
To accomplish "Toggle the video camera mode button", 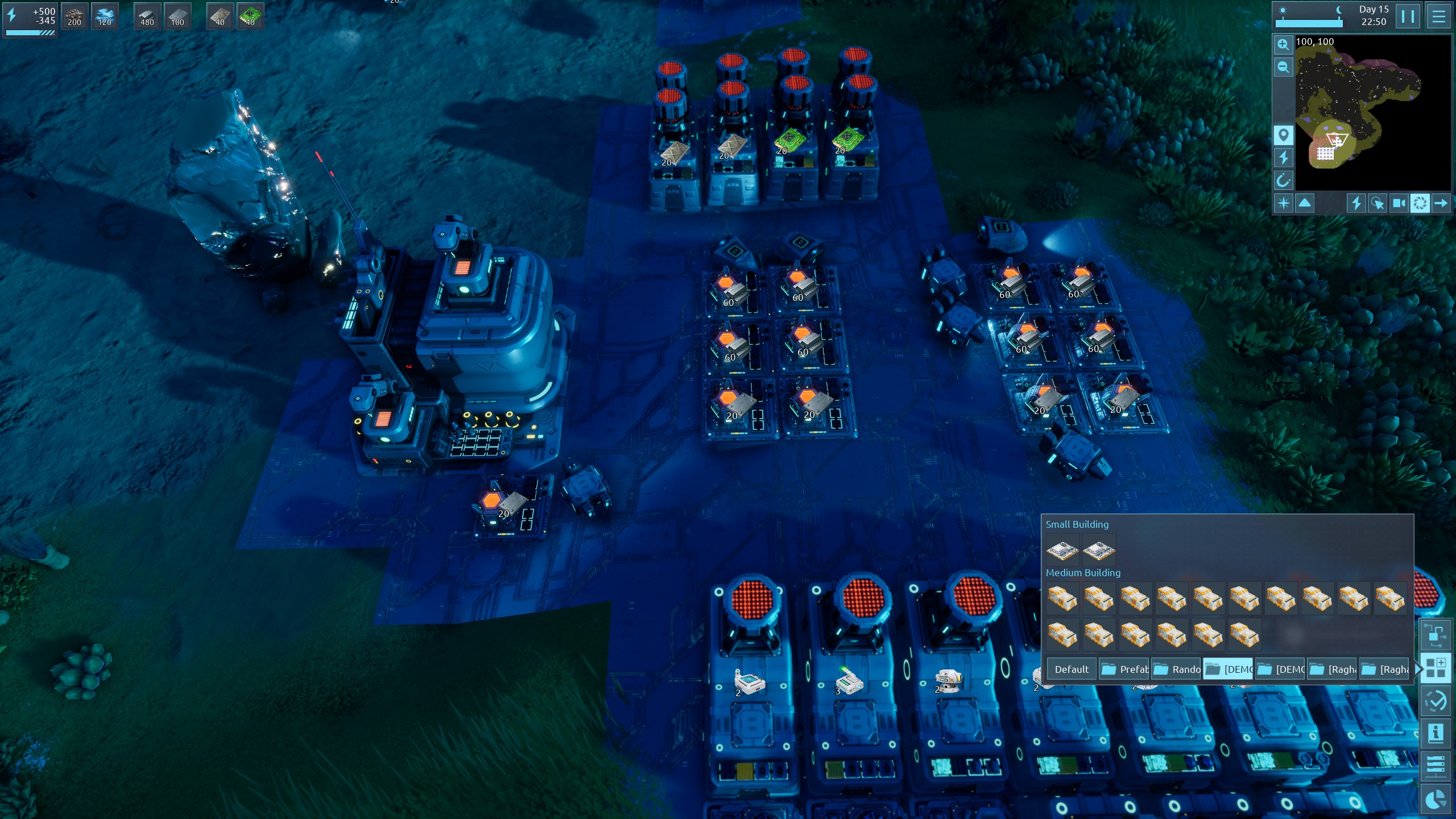I will coord(1399,203).
